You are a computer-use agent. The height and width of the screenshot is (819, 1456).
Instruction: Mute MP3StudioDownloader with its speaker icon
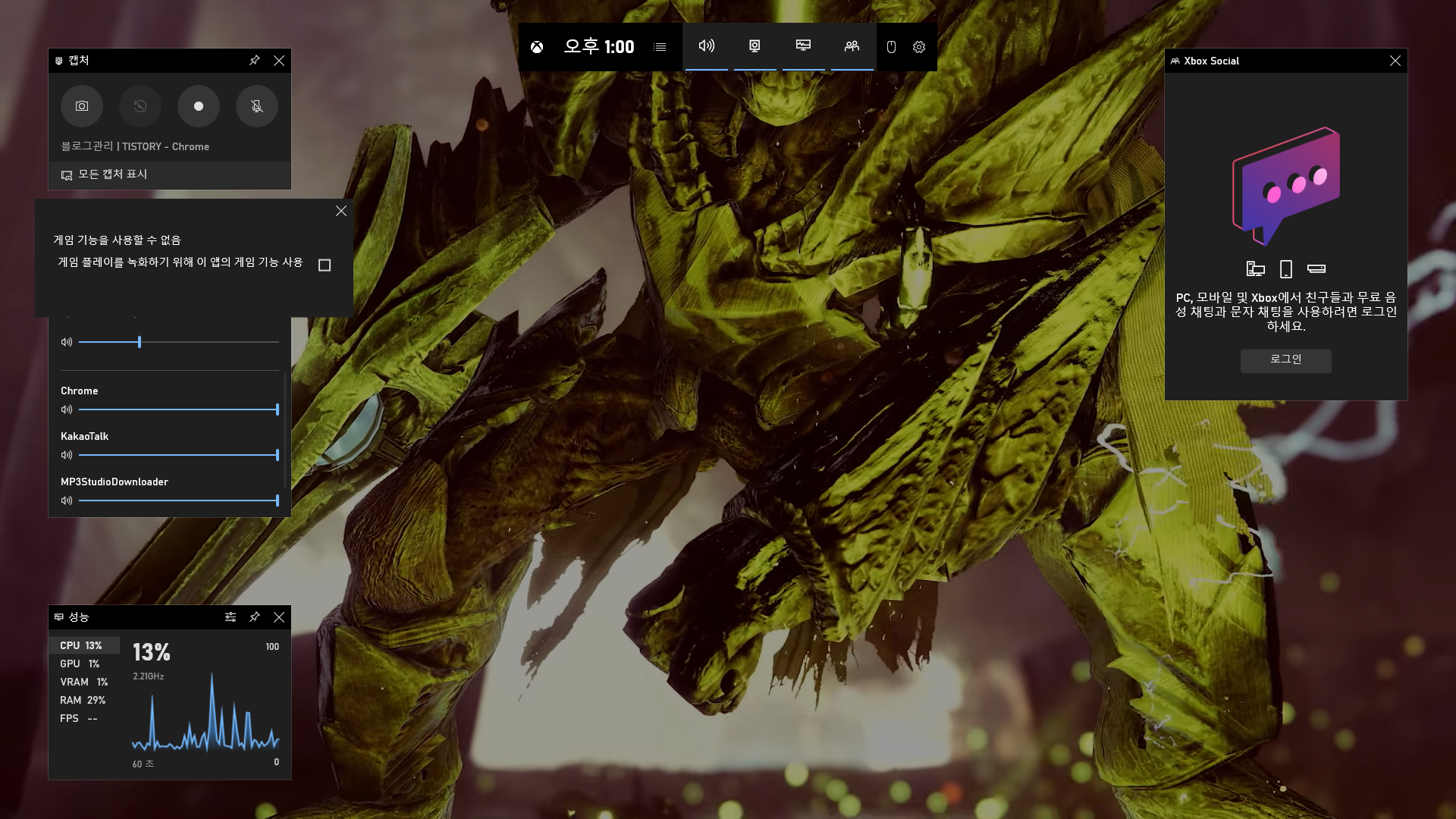(x=67, y=500)
